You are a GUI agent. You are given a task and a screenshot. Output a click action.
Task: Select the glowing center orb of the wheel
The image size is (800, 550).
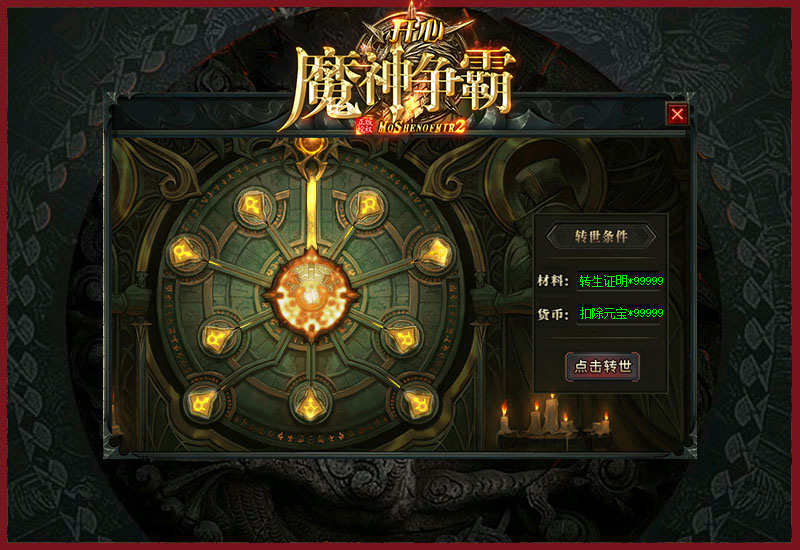tap(311, 294)
